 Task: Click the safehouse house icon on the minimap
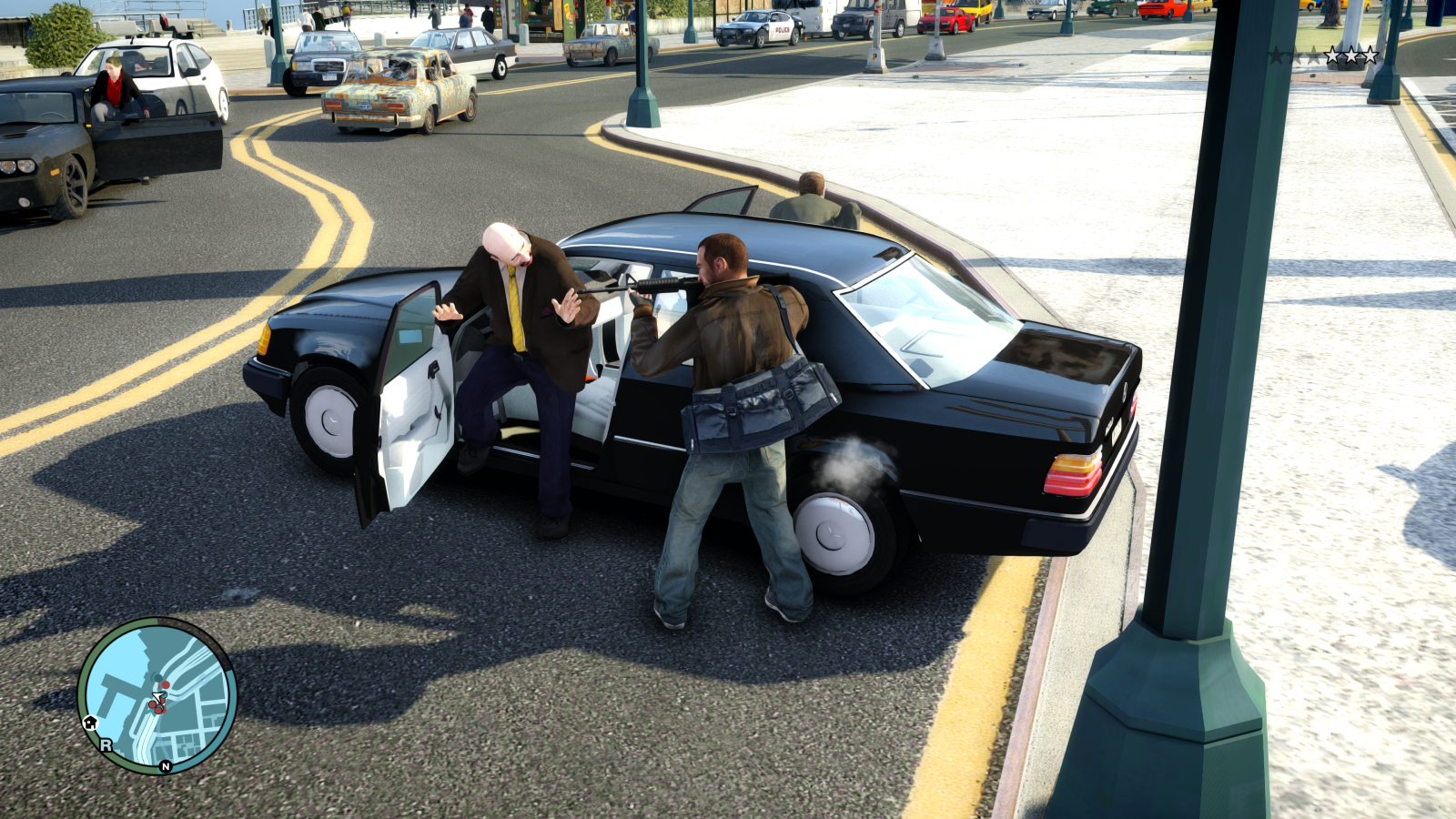click(91, 723)
